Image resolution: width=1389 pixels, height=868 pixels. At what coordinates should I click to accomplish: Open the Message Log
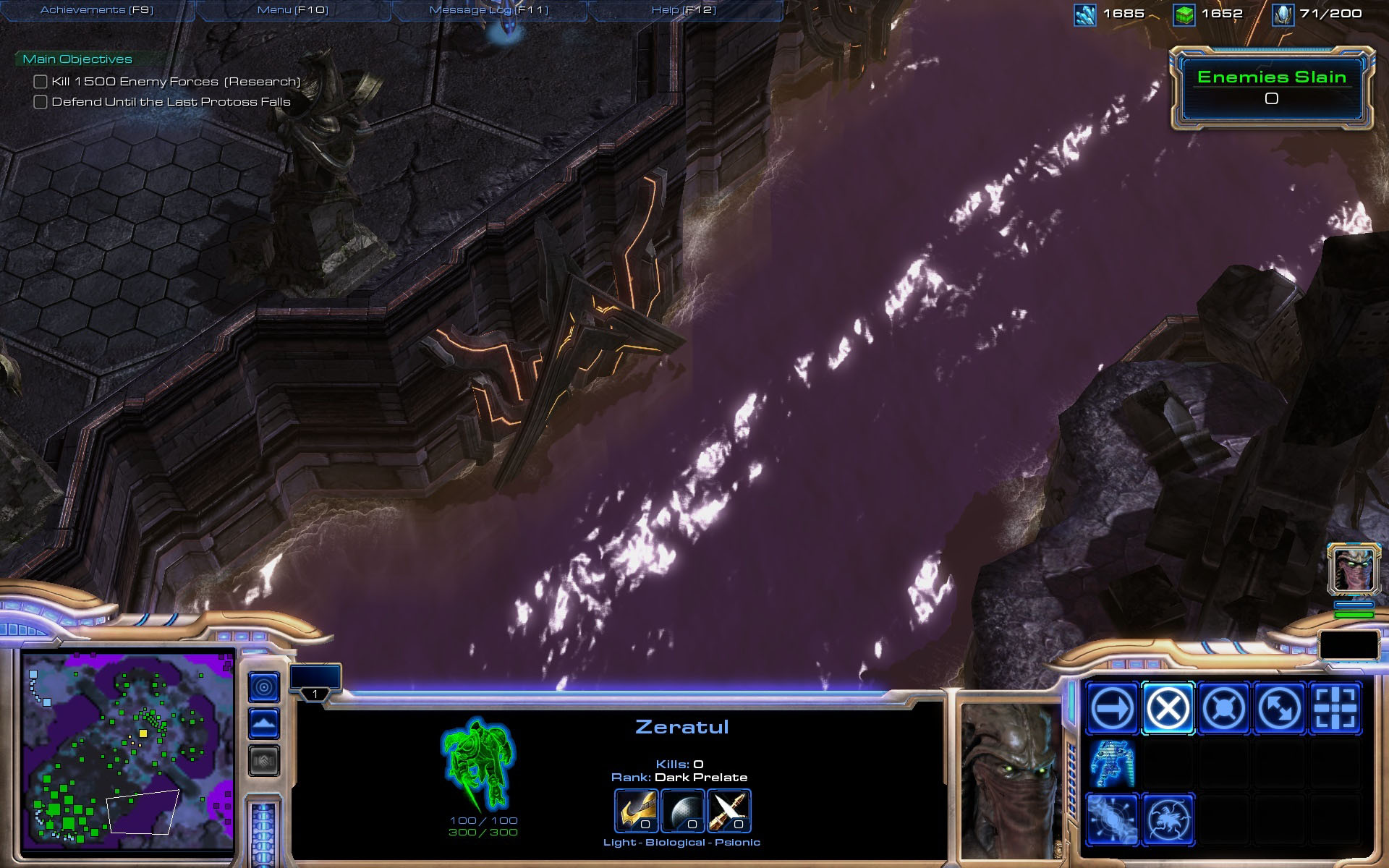pyautogui.click(x=488, y=10)
